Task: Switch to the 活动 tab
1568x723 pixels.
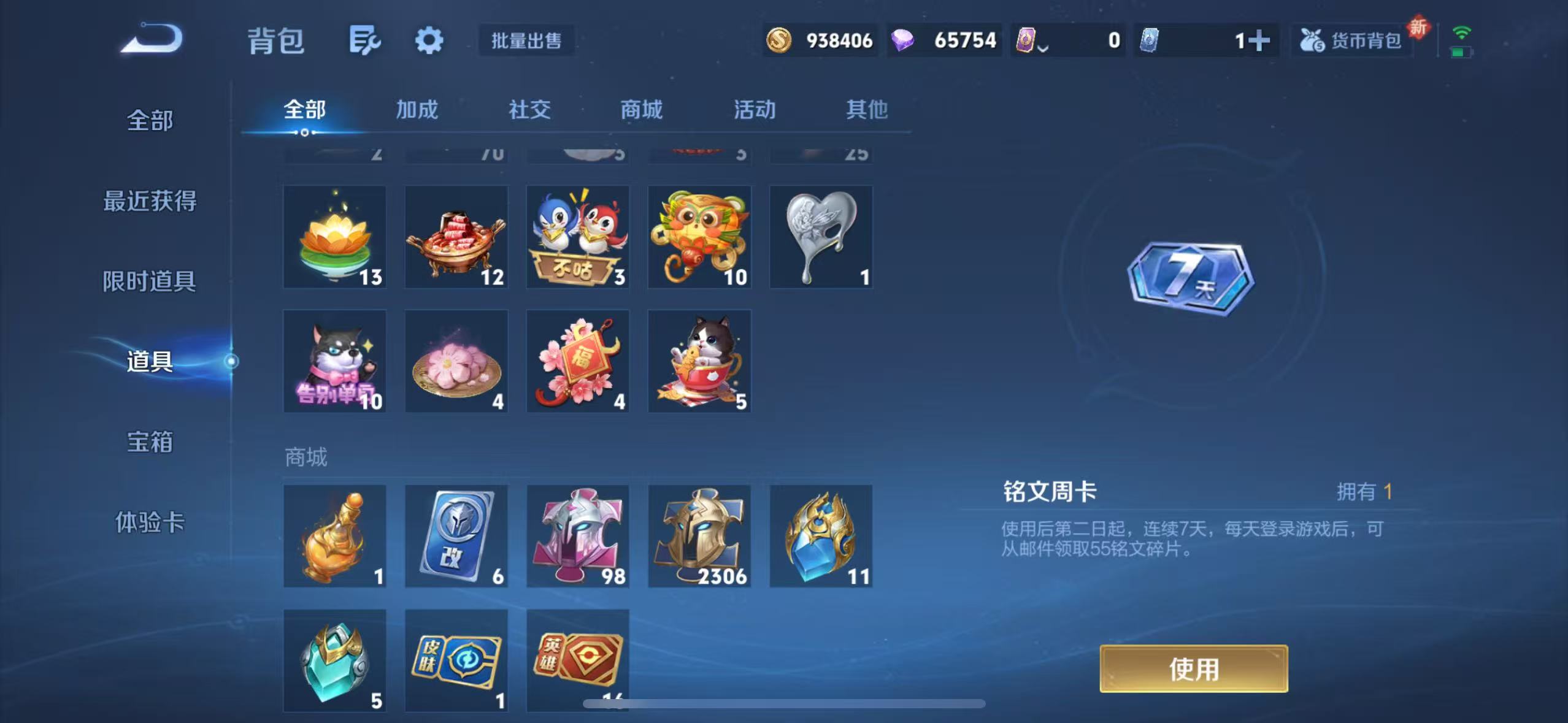Action: pos(755,109)
